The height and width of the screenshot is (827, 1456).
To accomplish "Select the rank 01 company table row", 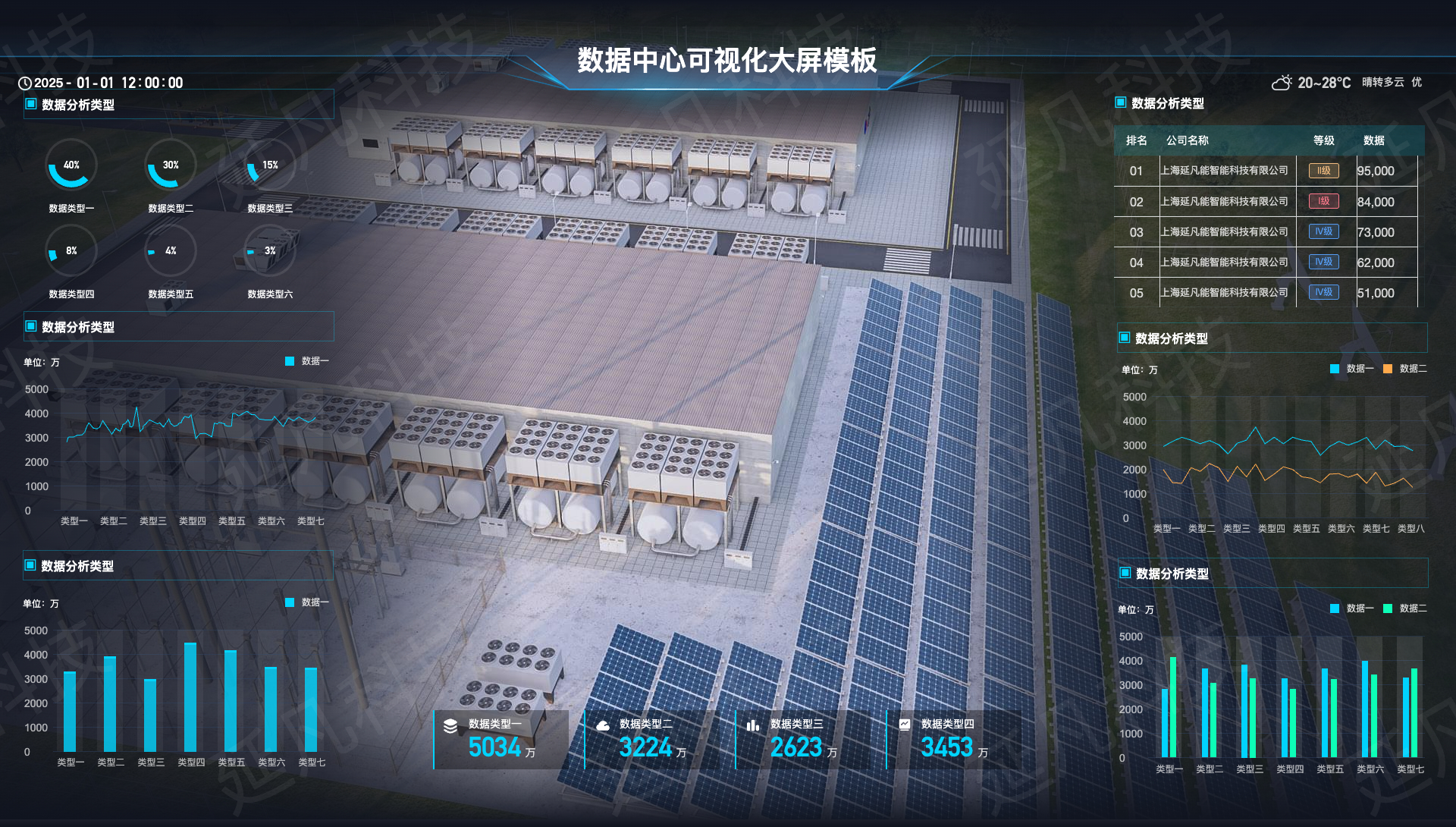I will (1266, 171).
